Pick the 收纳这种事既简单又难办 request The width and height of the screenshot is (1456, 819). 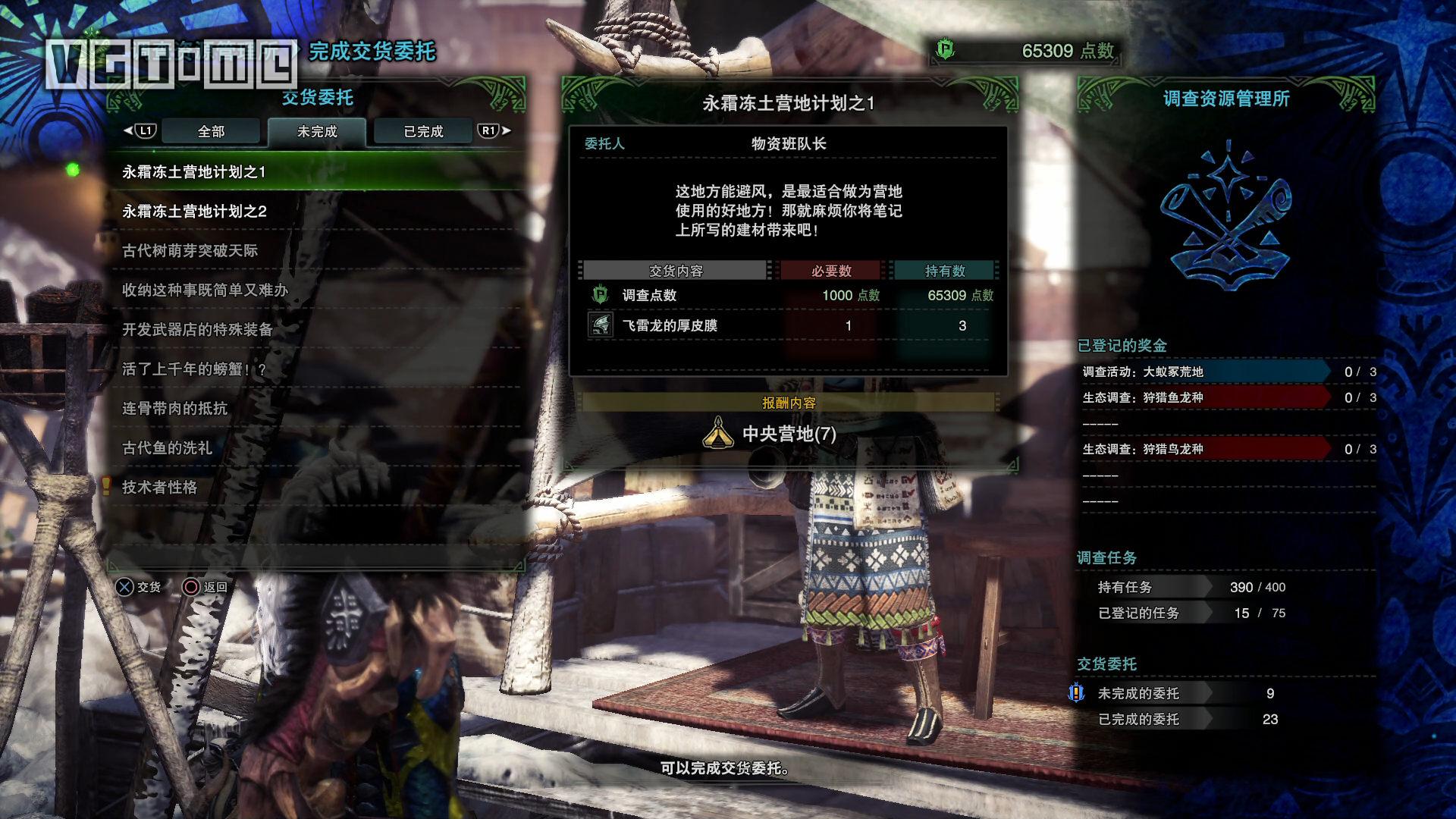click(x=206, y=290)
